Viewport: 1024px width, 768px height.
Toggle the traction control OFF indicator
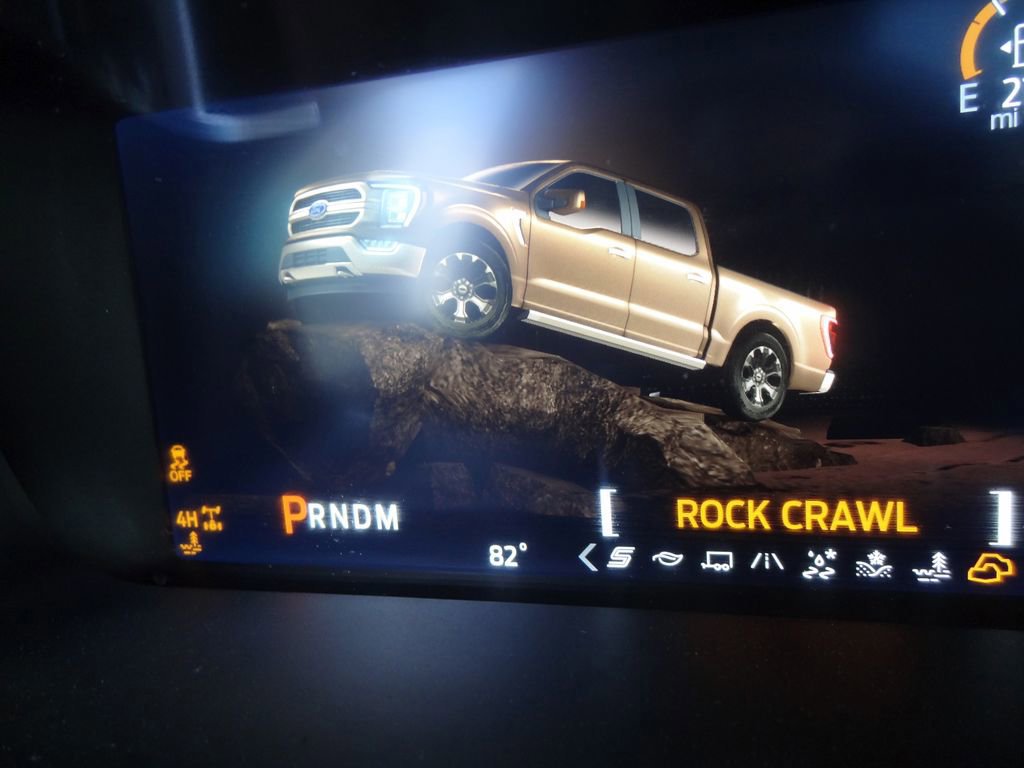point(180,464)
